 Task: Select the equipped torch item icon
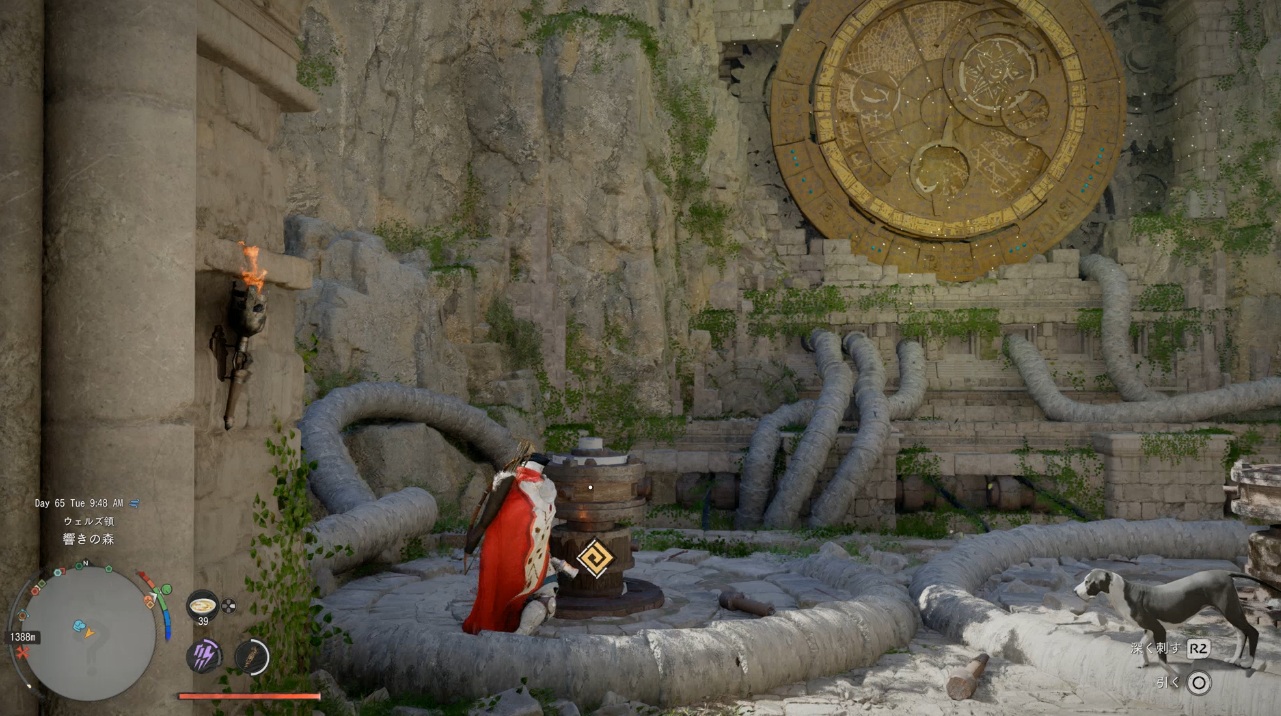(x=252, y=656)
